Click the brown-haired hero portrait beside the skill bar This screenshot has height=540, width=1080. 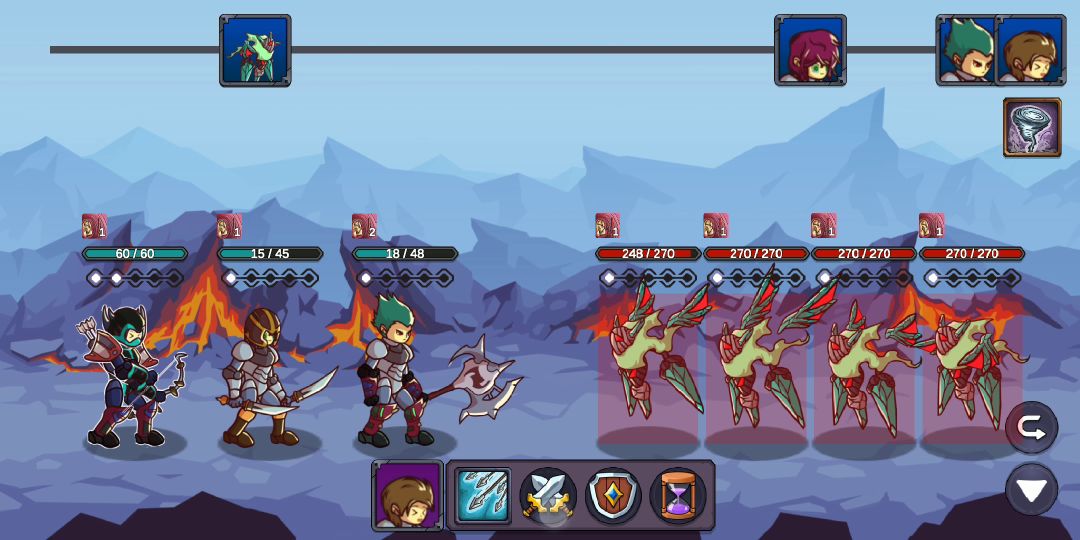[x=408, y=496]
